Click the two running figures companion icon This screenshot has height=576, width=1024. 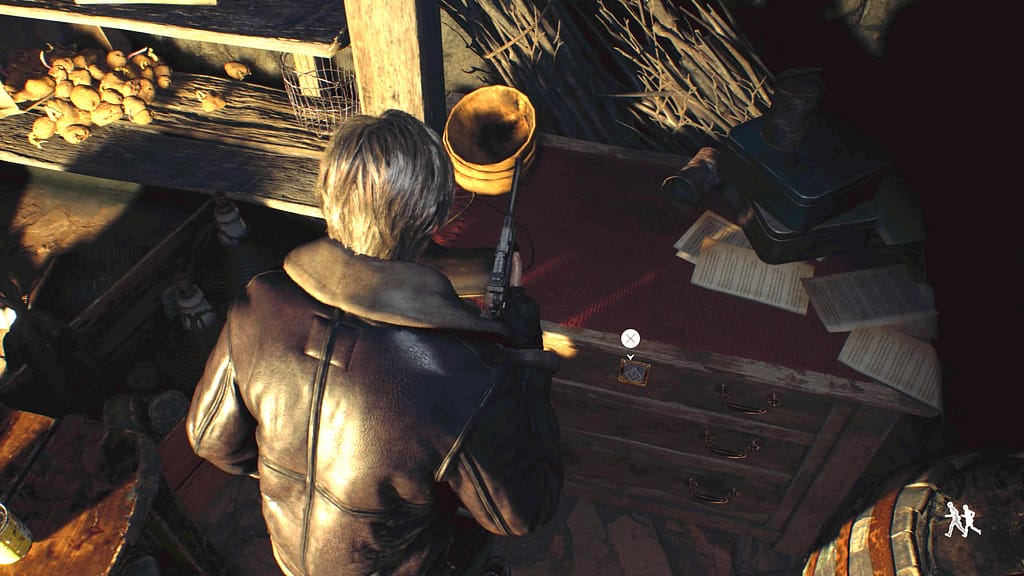pos(962,519)
